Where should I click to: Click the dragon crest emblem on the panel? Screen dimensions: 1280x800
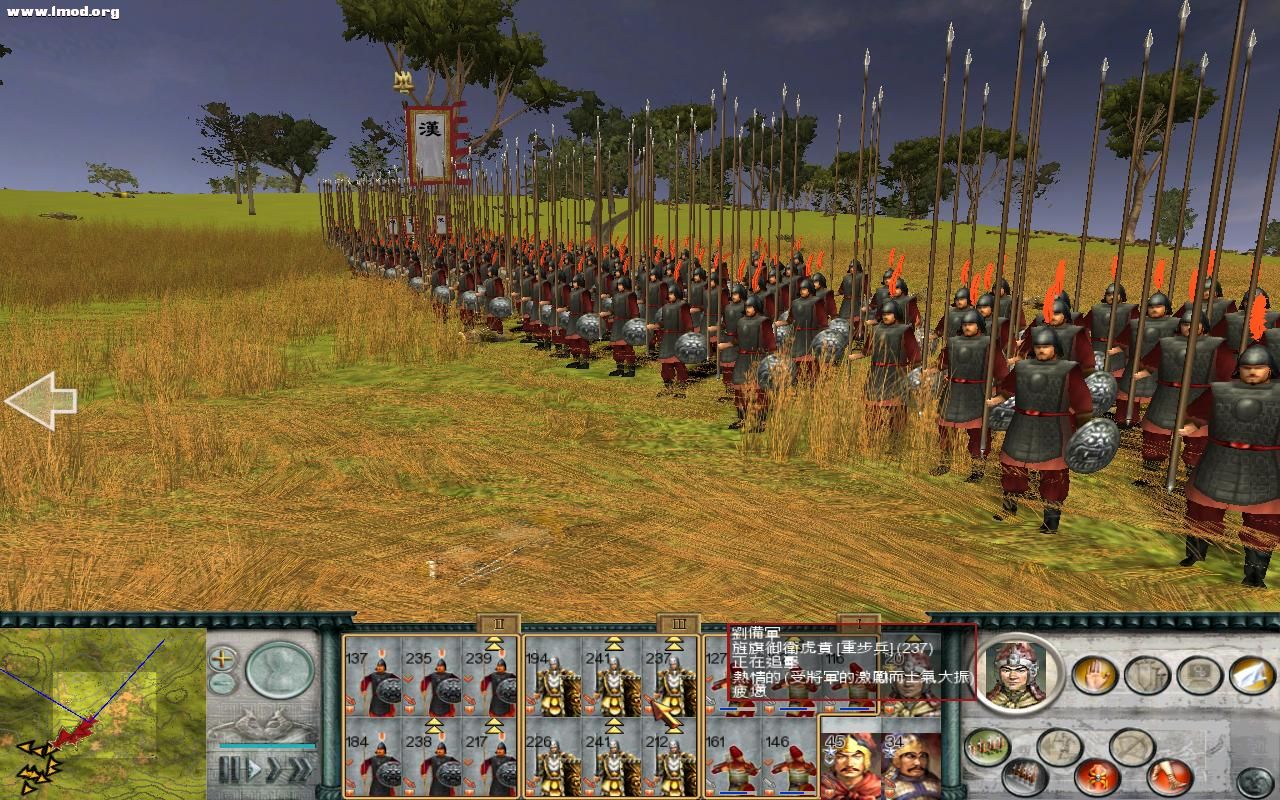(x=265, y=722)
